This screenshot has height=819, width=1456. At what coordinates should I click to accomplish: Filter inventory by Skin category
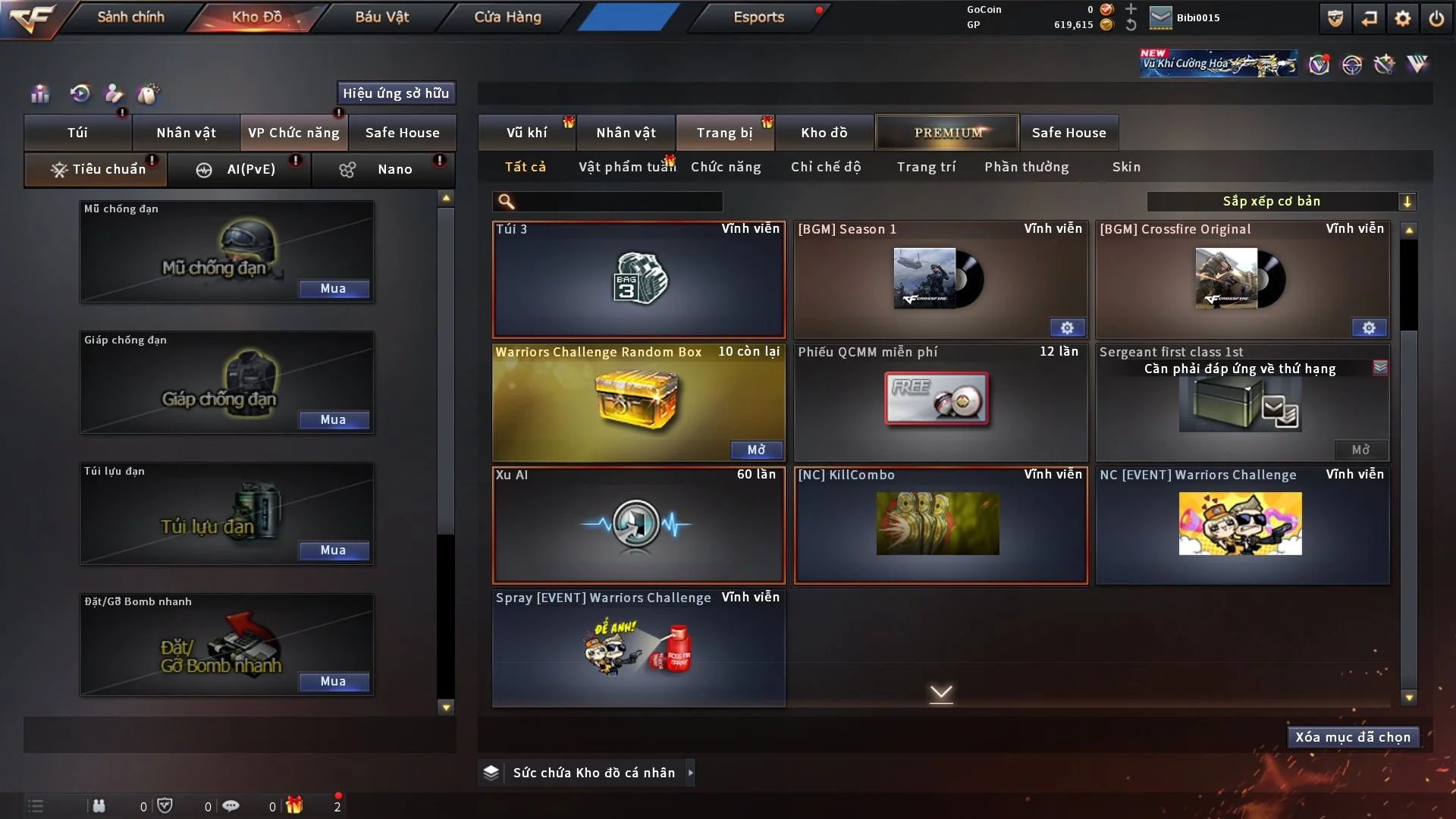[1126, 167]
